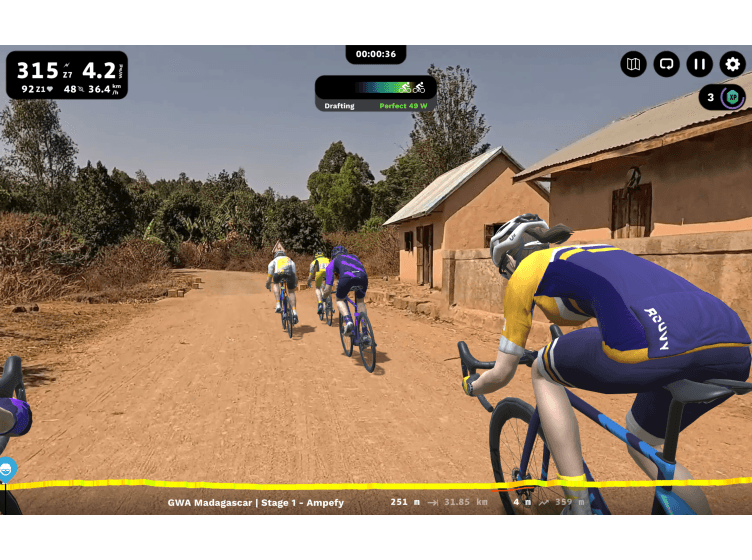
Task: Open the route map view
Action: (x=633, y=64)
